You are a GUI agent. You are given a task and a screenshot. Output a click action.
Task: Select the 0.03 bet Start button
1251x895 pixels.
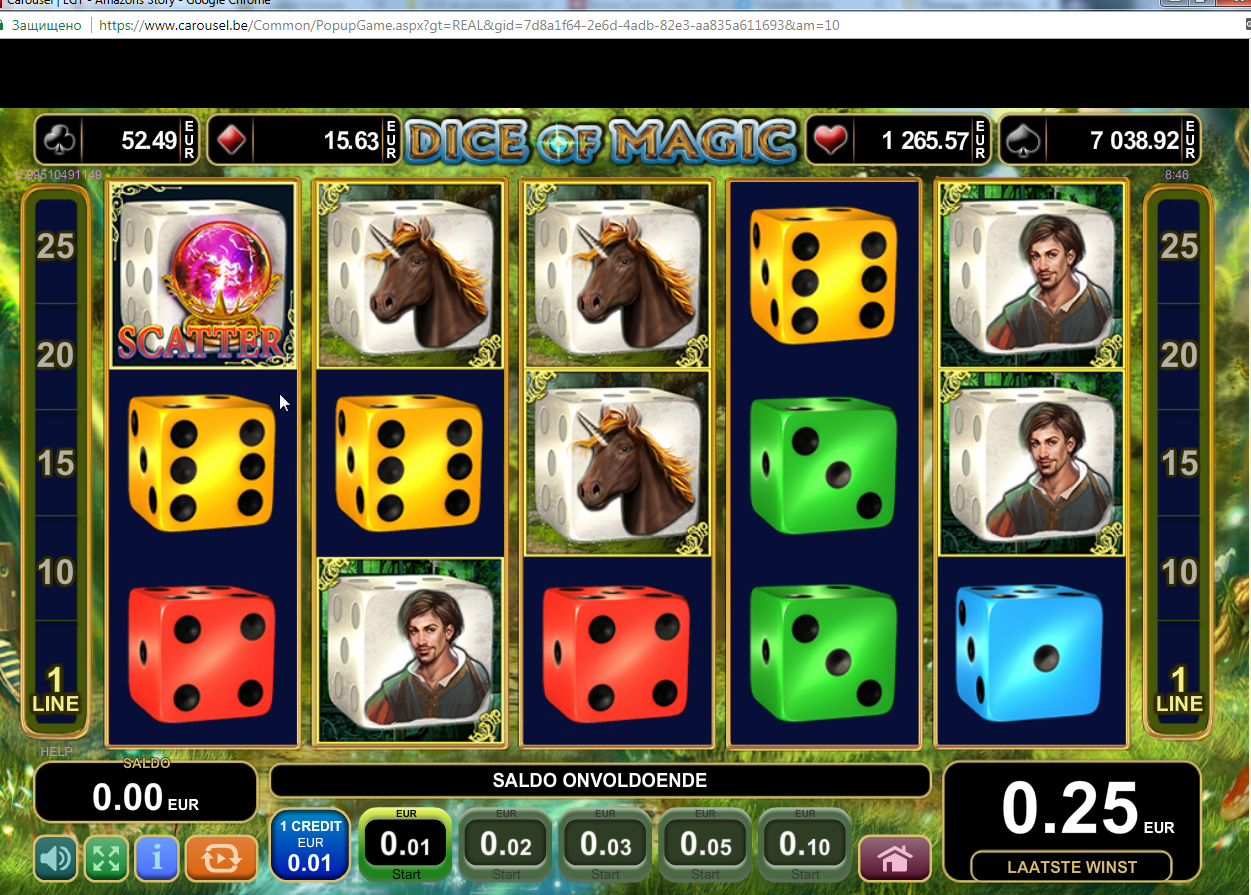click(x=605, y=846)
